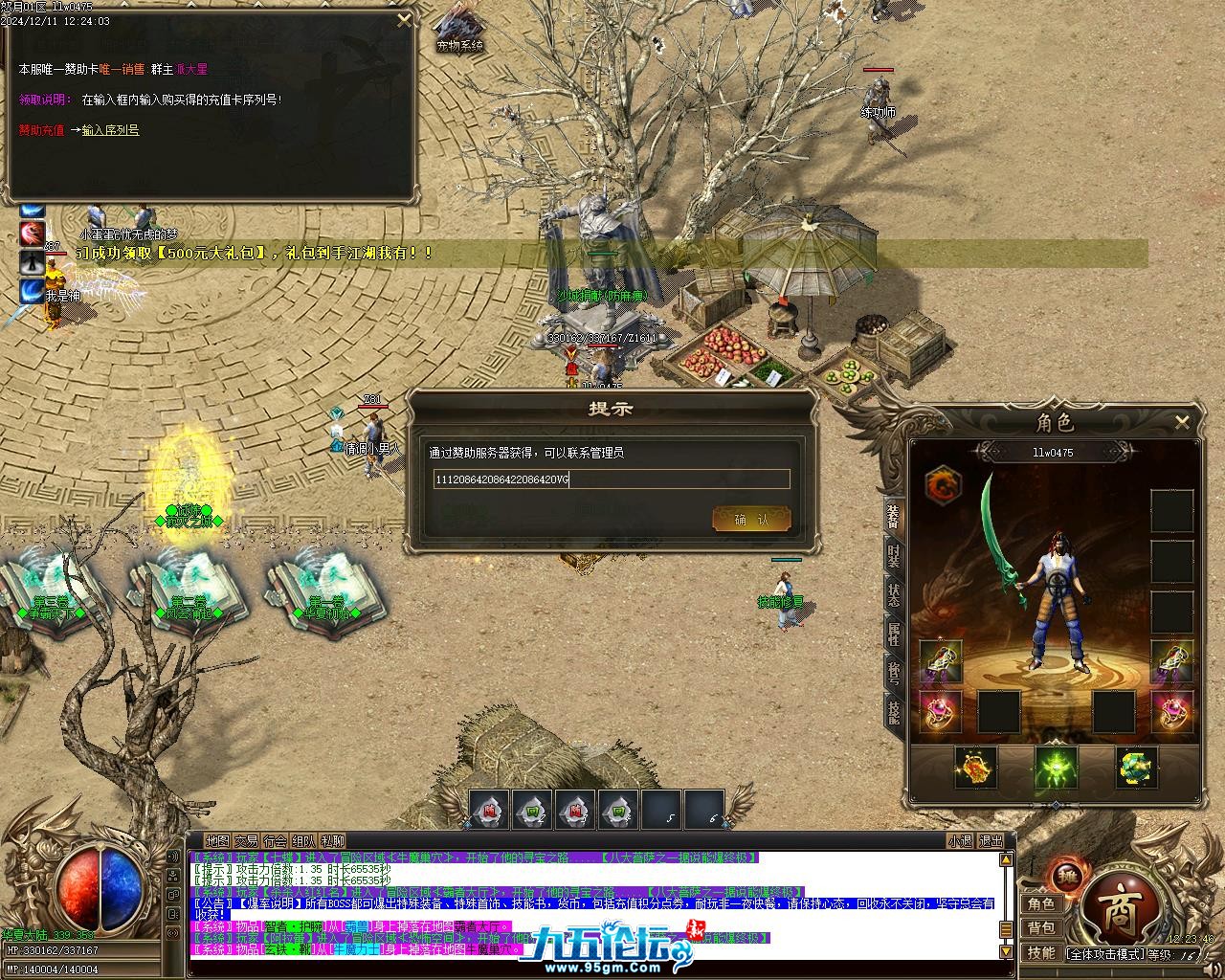This screenshot has height=980, width=1225.
Task: Open the 角色 button in the bottom-right menu
Action: tap(1041, 903)
